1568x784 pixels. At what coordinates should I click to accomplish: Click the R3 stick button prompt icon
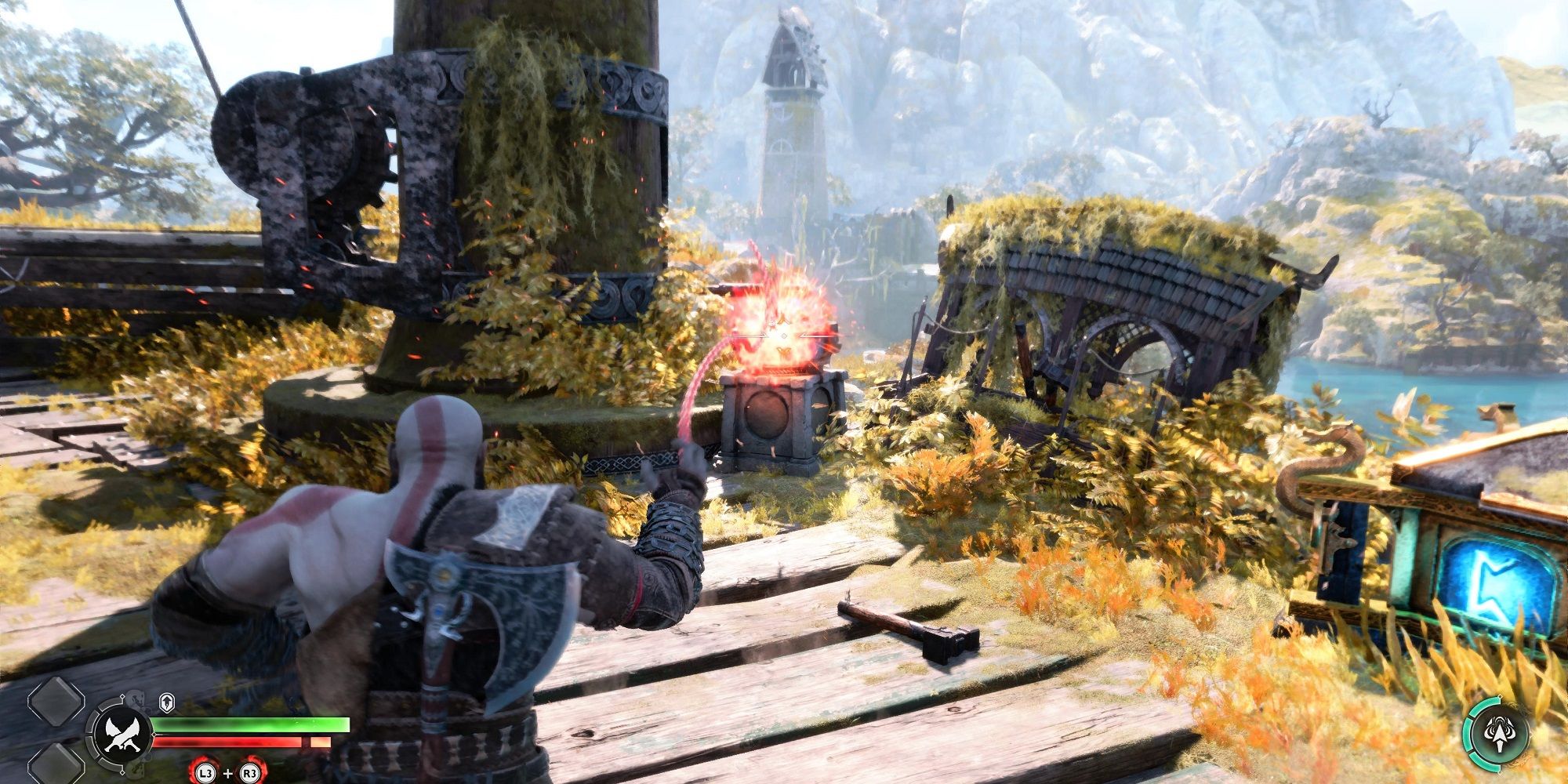click(251, 773)
